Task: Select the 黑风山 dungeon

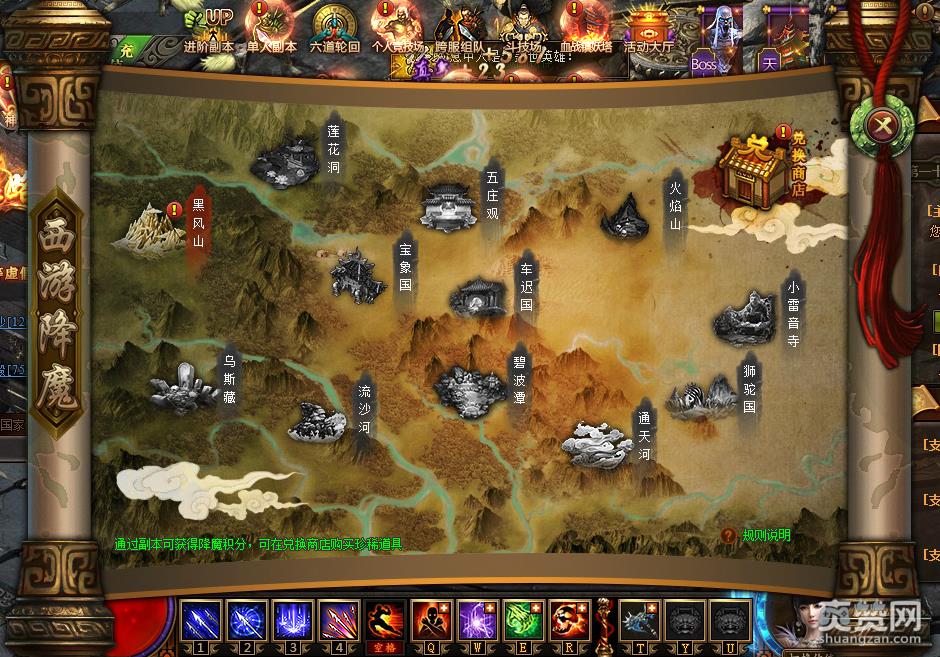Action: pyautogui.click(x=149, y=227)
